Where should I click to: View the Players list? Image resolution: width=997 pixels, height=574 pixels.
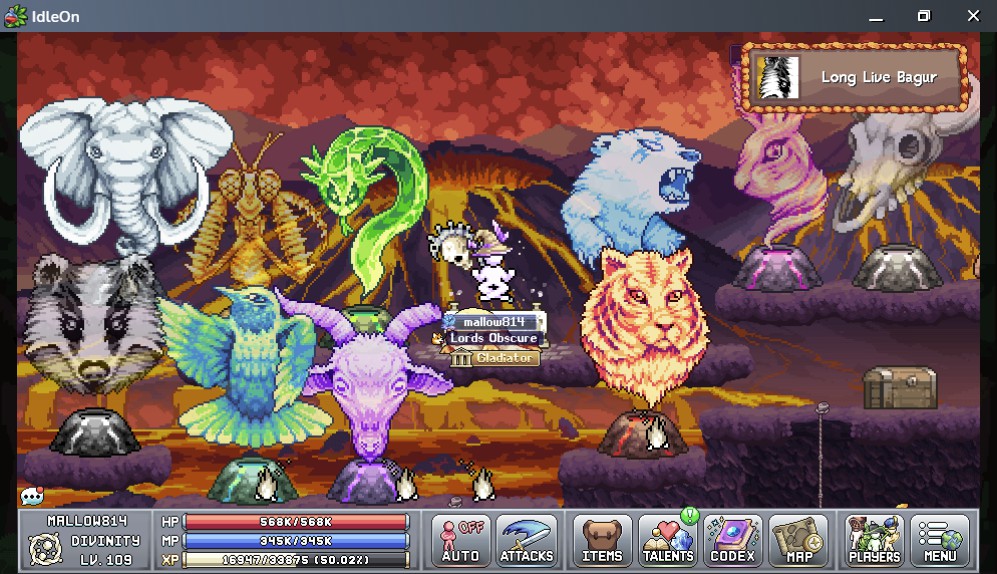pyautogui.click(x=874, y=540)
